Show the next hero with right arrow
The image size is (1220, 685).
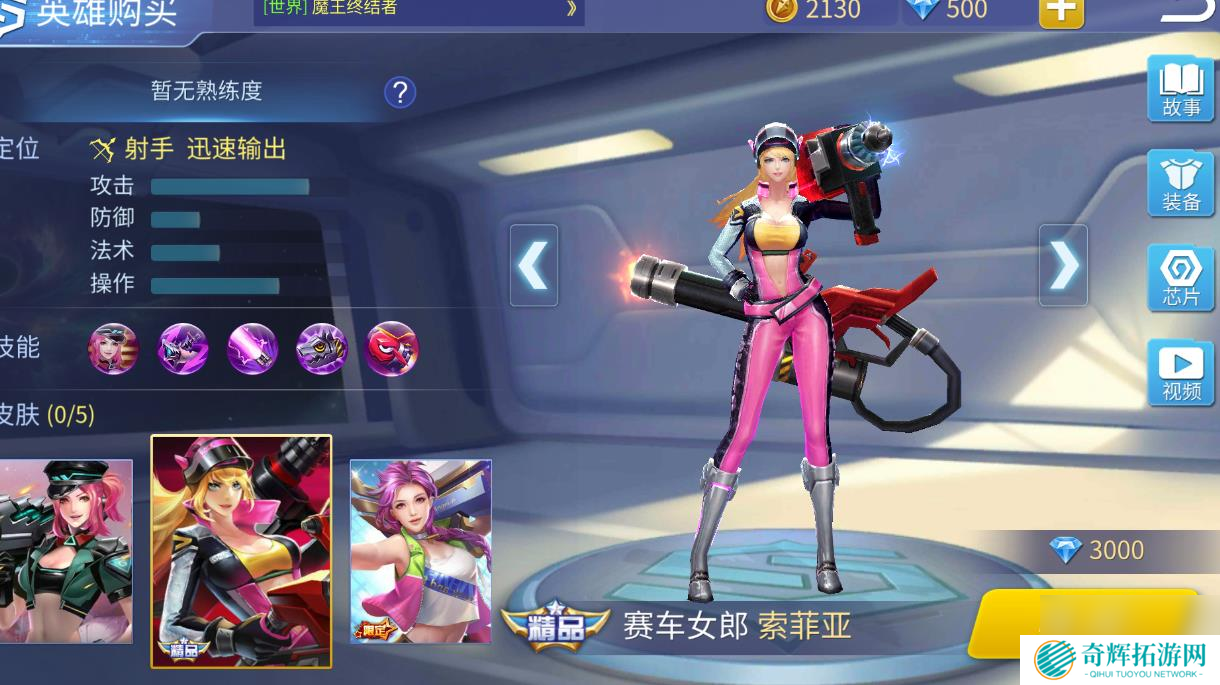click(x=1063, y=265)
